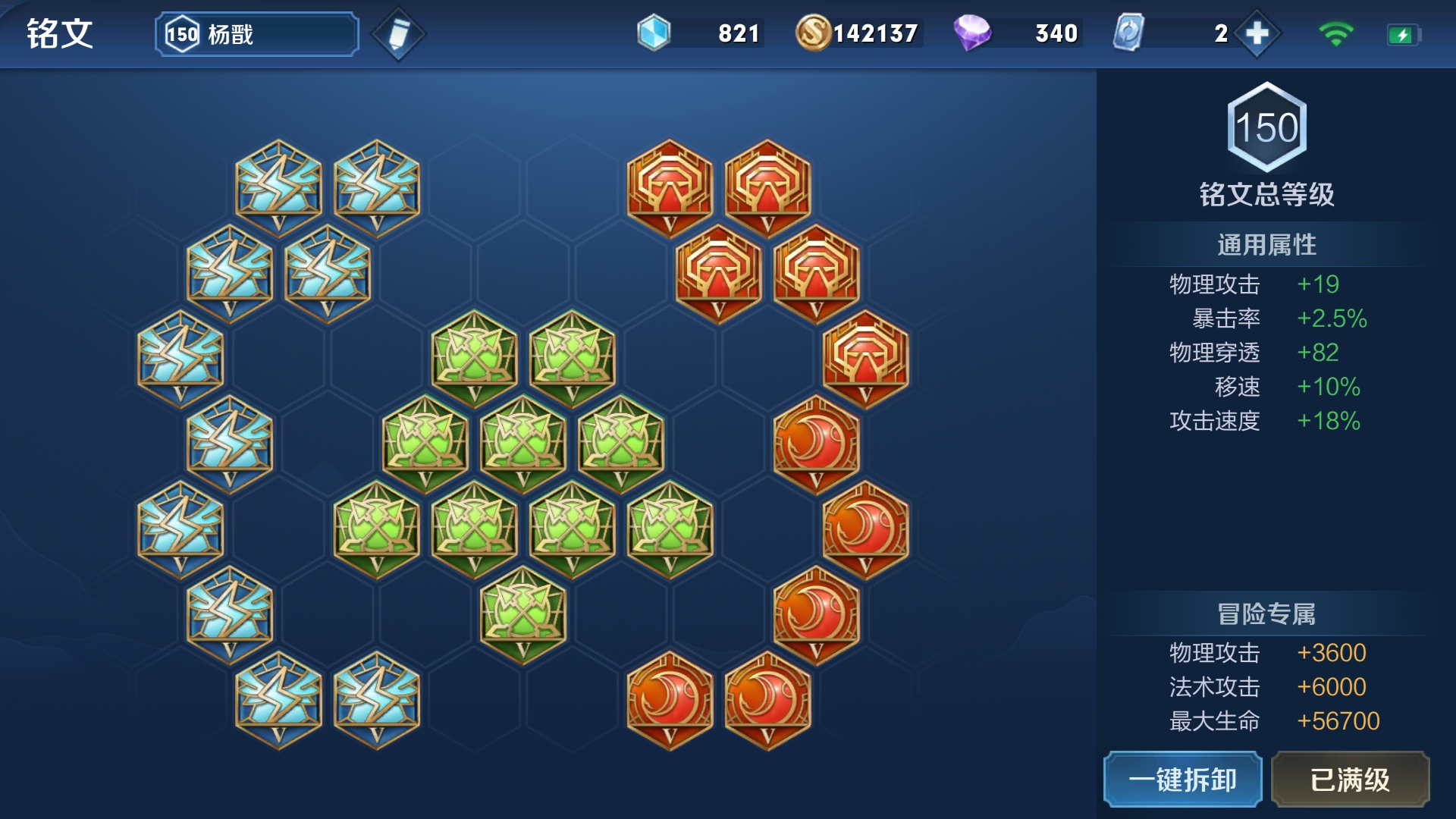Click the 已满级 max level button
The image size is (1456, 819).
pos(1350,780)
